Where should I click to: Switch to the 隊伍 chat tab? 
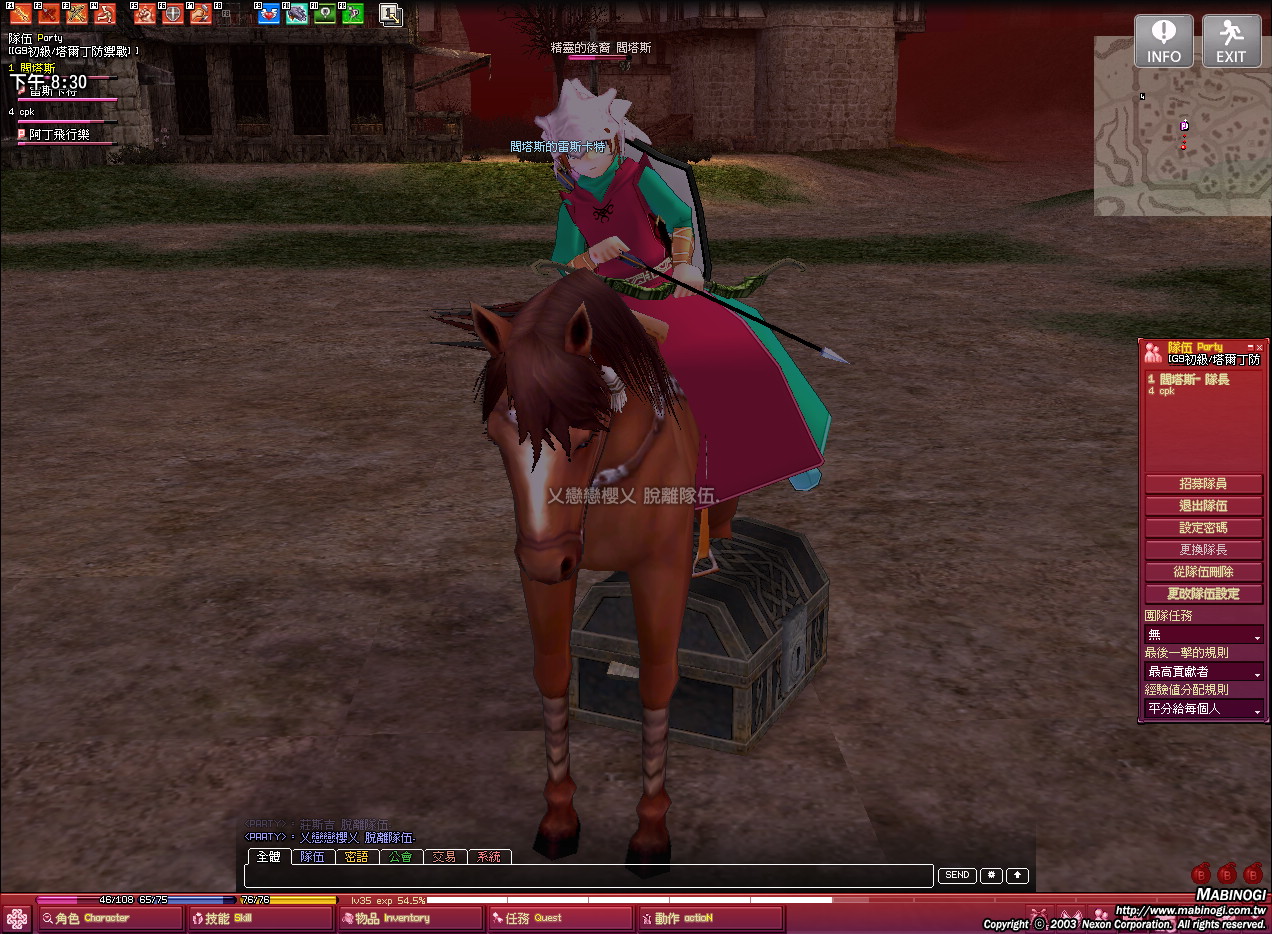[x=312, y=857]
